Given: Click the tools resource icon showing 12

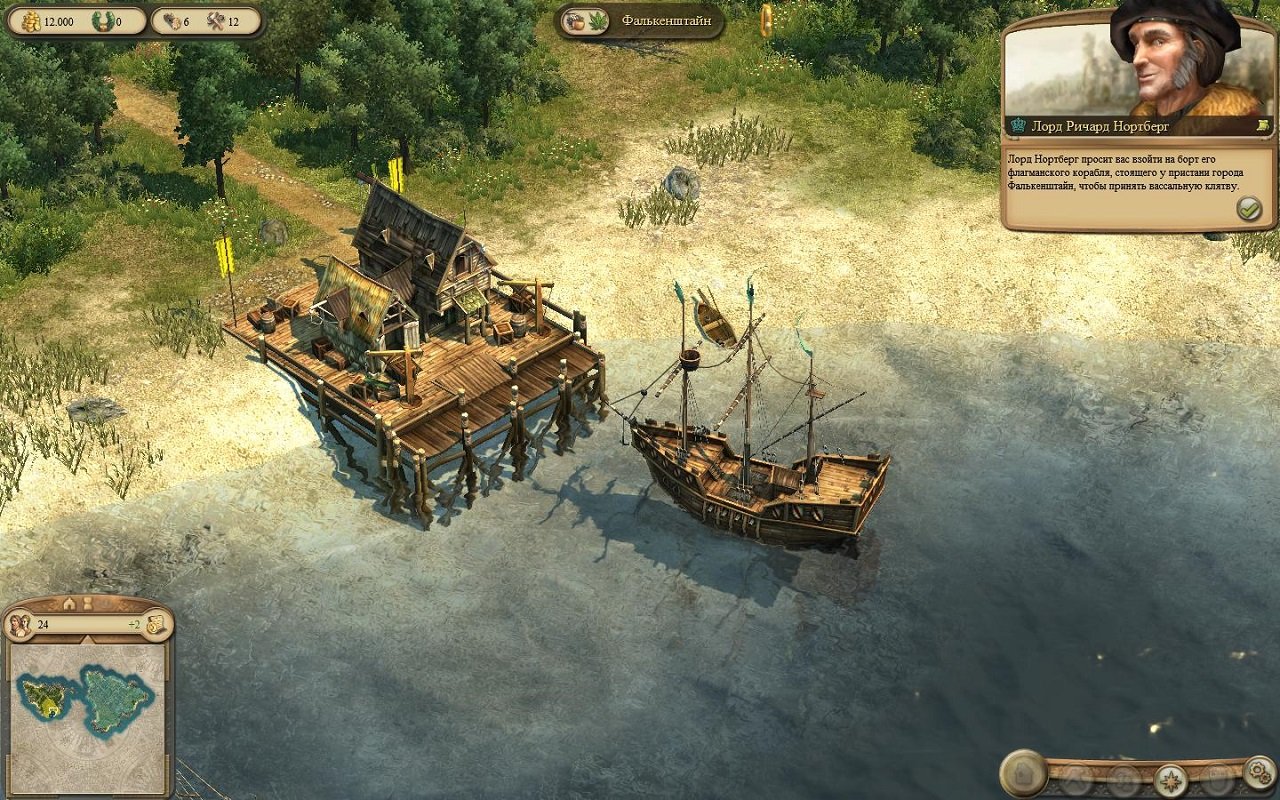Looking at the screenshot, I should (218, 20).
